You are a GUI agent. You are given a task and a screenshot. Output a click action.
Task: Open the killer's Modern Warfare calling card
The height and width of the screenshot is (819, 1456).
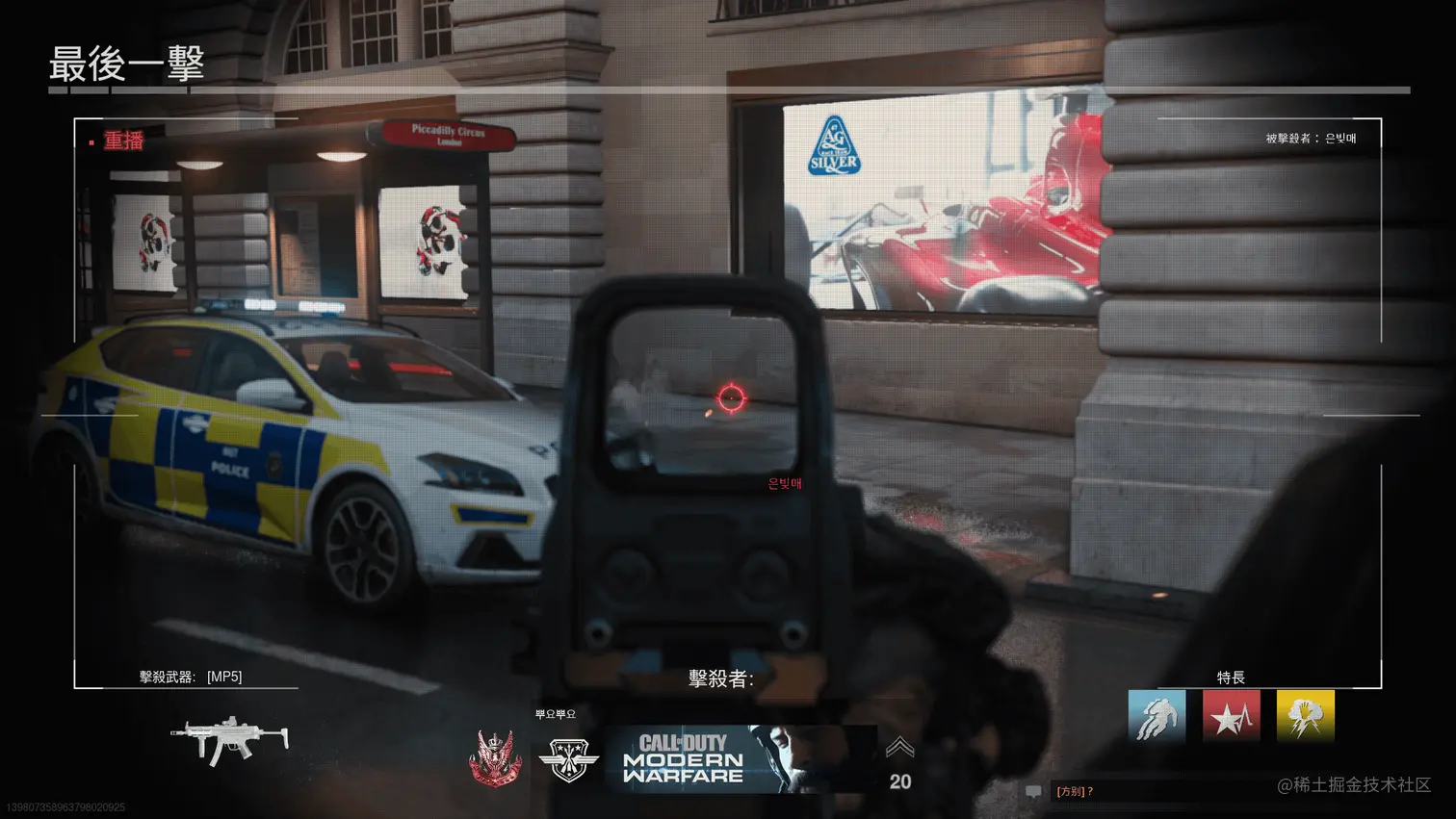[x=741, y=758]
